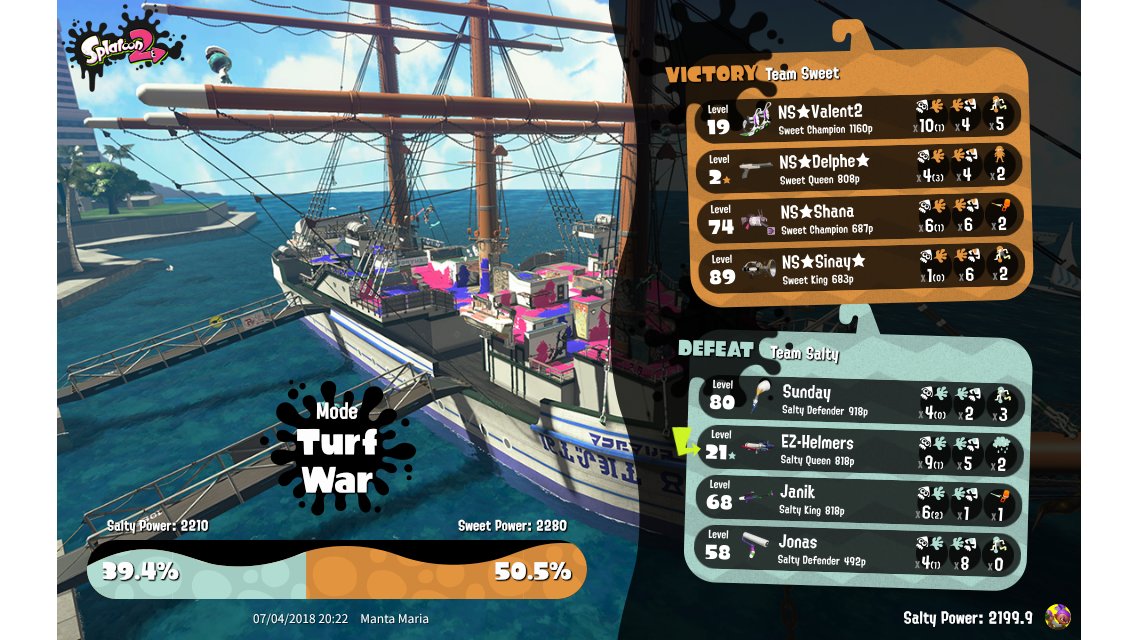Choose Janik's scoreboard row

(x=860, y=499)
